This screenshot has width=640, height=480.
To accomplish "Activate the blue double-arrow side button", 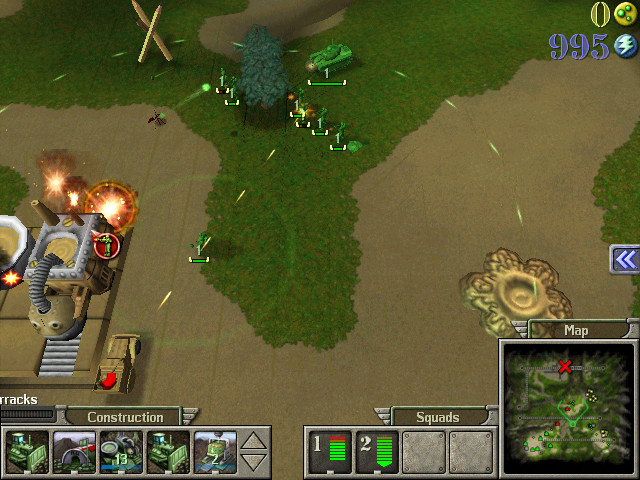I will coord(625,259).
